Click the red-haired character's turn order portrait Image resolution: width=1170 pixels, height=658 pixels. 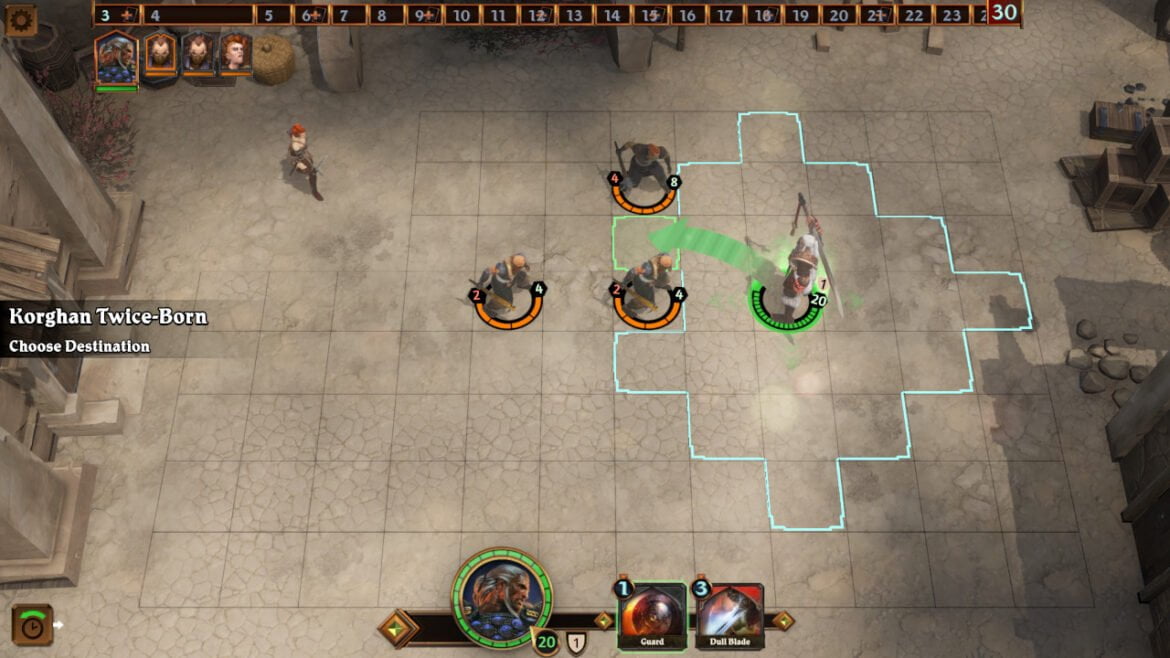pyautogui.click(x=235, y=53)
